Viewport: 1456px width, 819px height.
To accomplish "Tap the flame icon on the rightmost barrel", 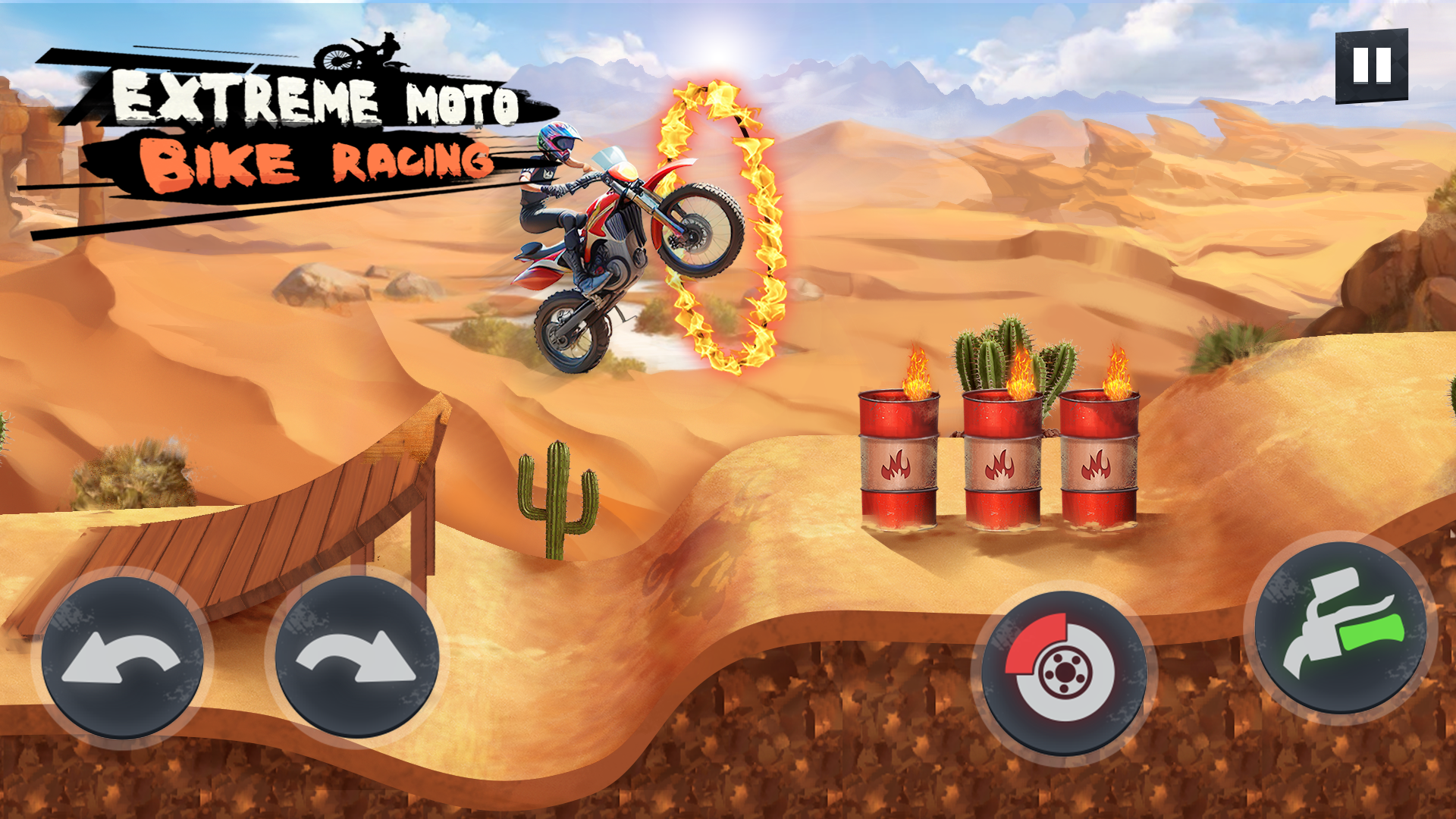I will pyautogui.click(x=1100, y=466).
